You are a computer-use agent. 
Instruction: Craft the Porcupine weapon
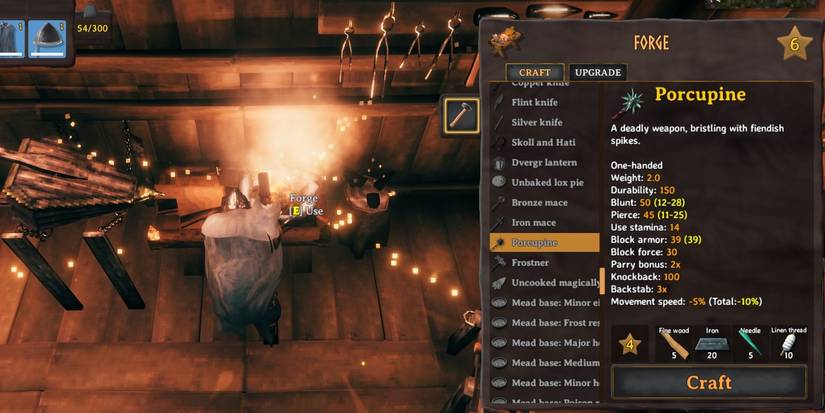tap(708, 382)
